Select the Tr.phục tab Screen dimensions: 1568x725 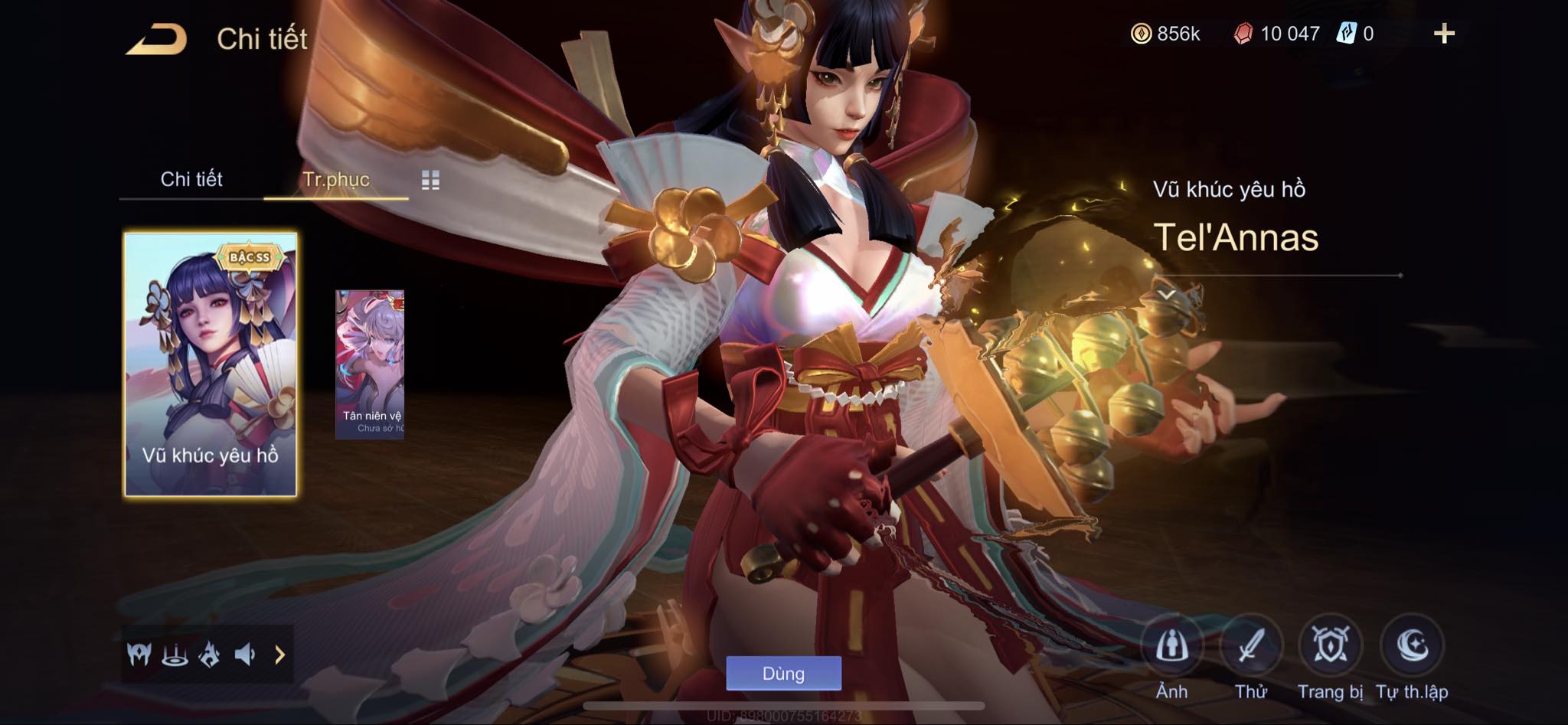coord(336,179)
